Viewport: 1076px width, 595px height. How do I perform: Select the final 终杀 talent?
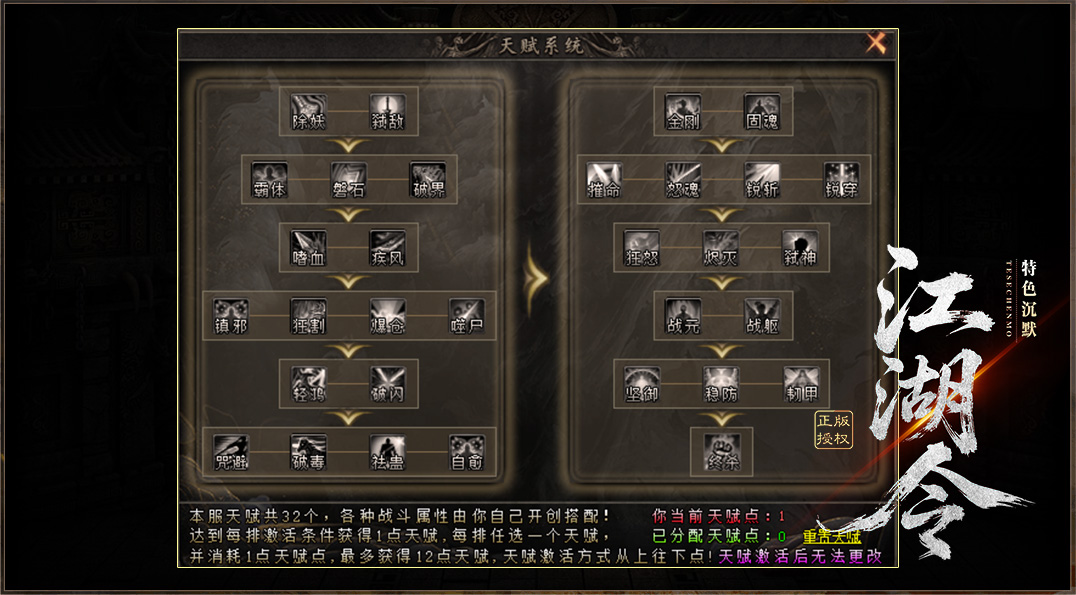tap(722, 448)
